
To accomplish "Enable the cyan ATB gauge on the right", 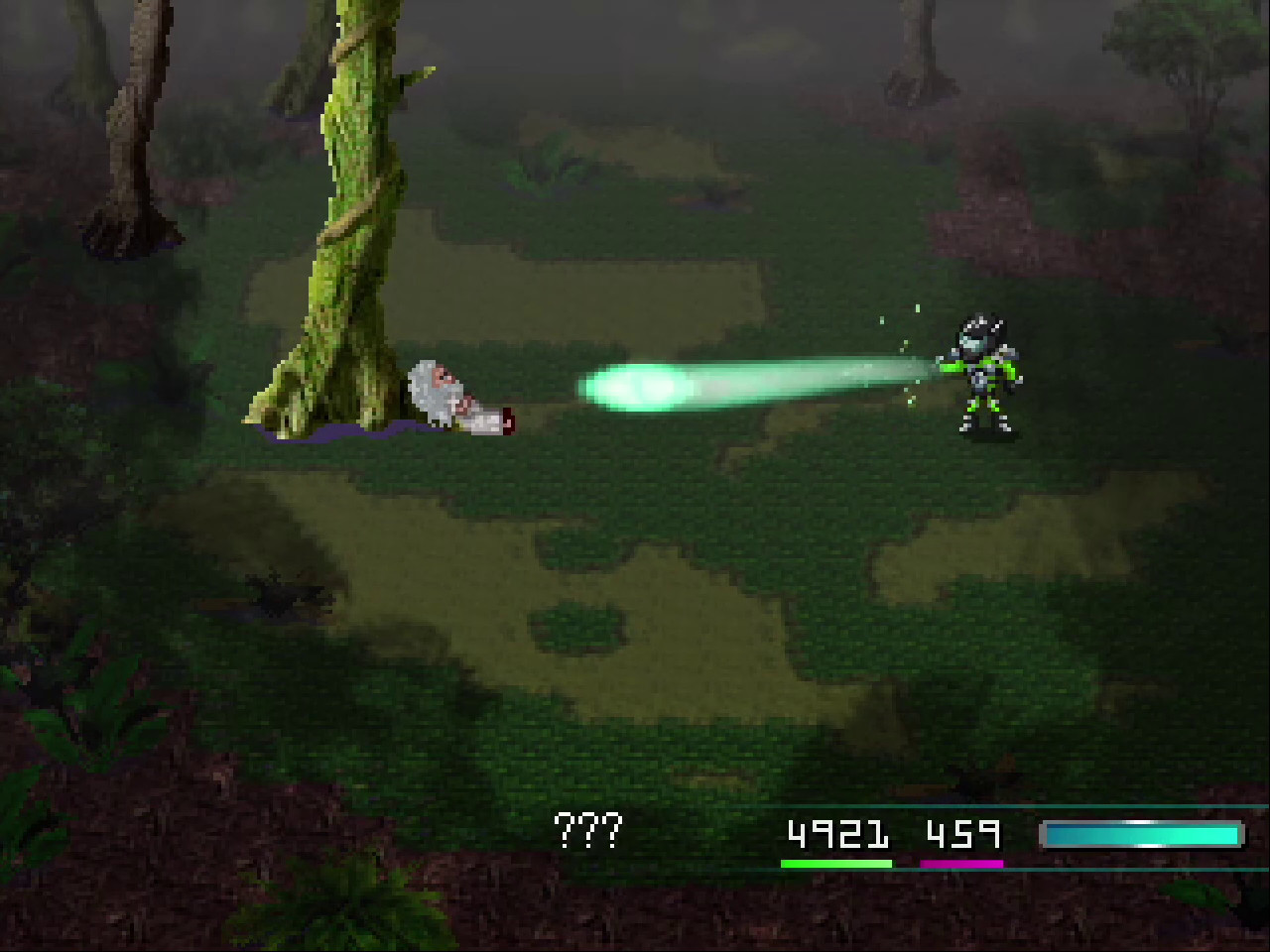I will click(x=1141, y=833).
